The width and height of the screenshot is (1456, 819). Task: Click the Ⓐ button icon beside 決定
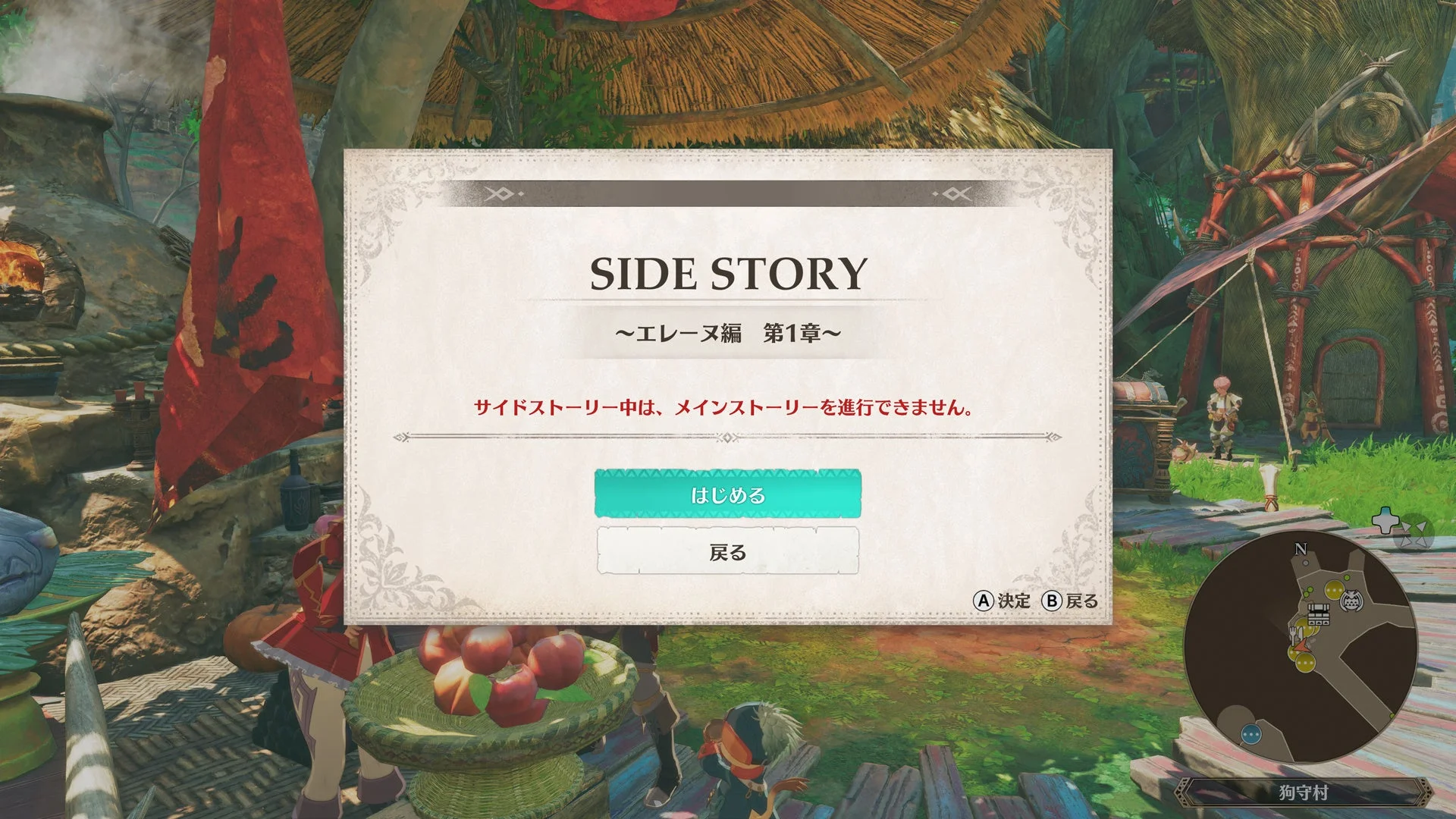click(985, 600)
